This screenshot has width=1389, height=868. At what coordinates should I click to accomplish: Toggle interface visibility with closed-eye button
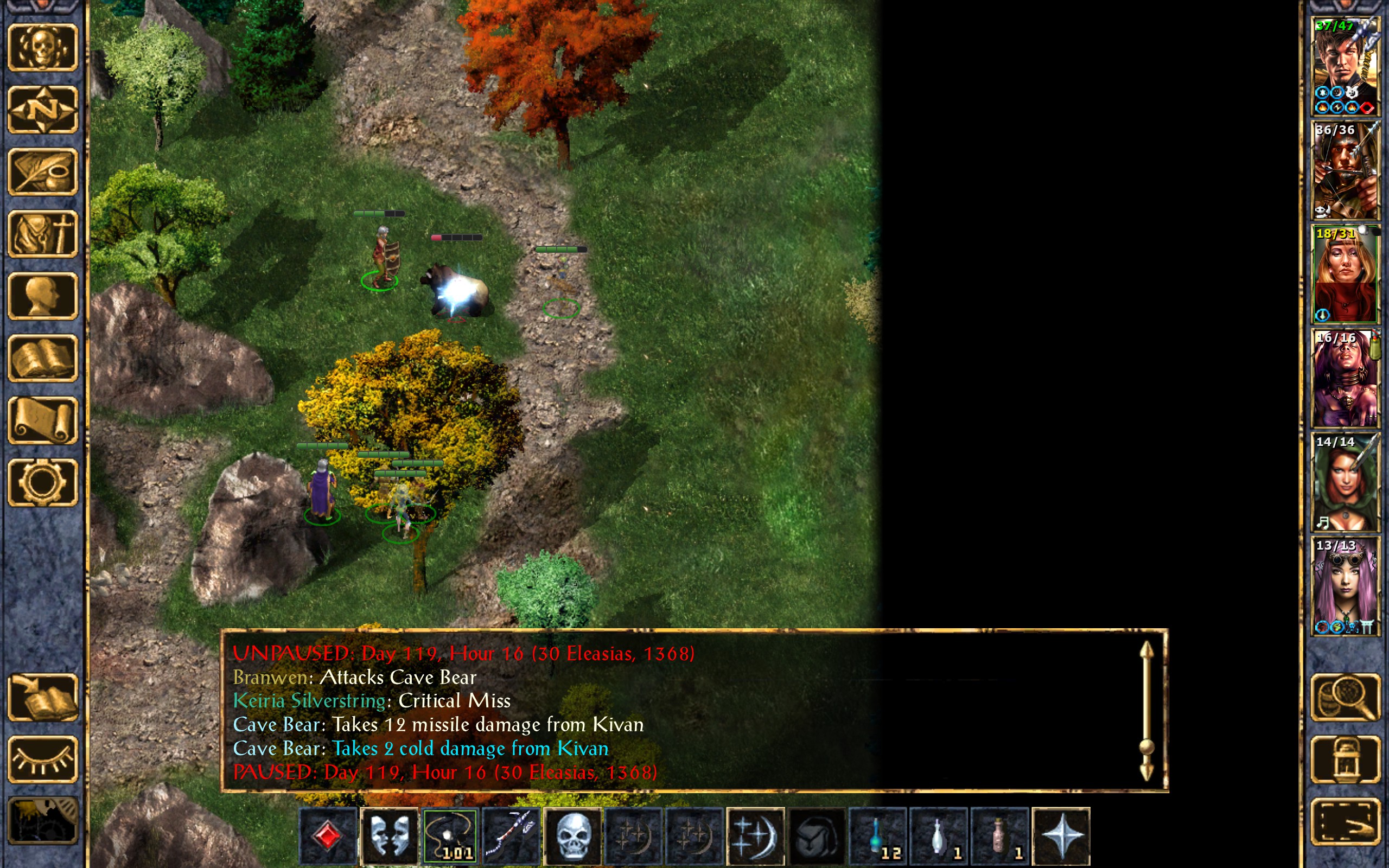tap(43, 759)
